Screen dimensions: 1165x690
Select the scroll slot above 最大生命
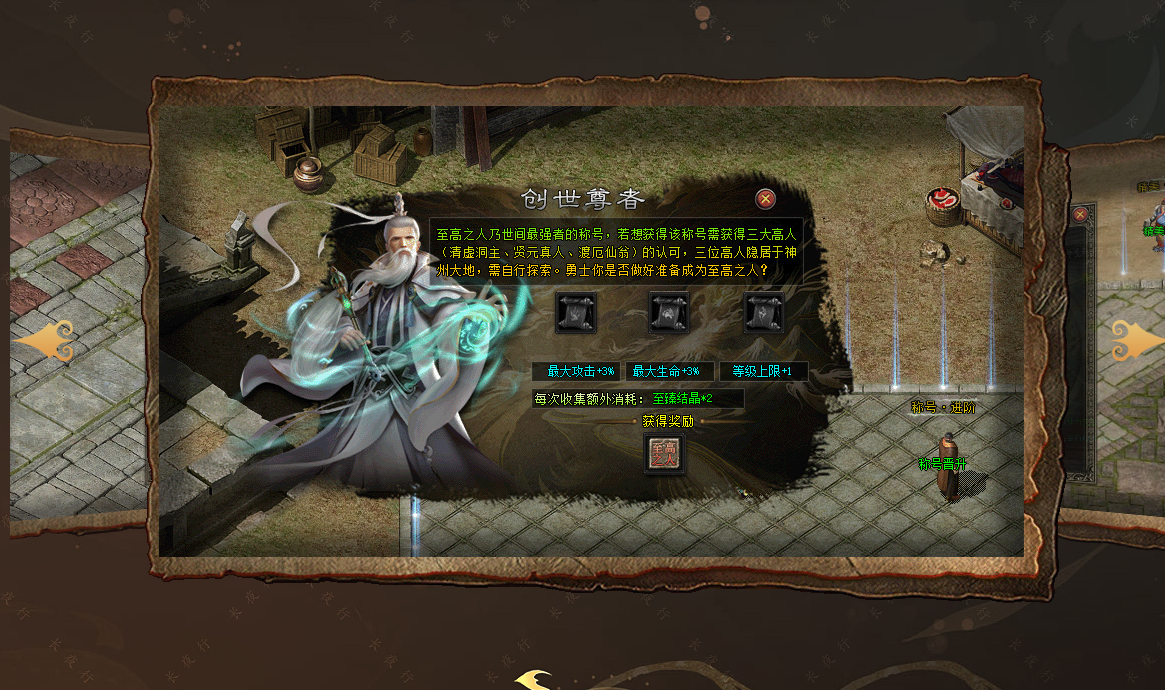[670, 313]
